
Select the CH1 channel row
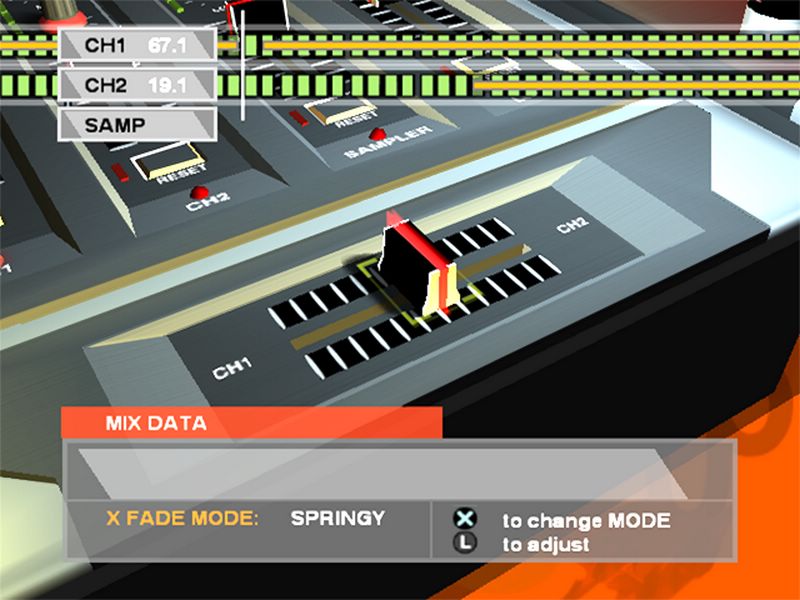click(137, 46)
